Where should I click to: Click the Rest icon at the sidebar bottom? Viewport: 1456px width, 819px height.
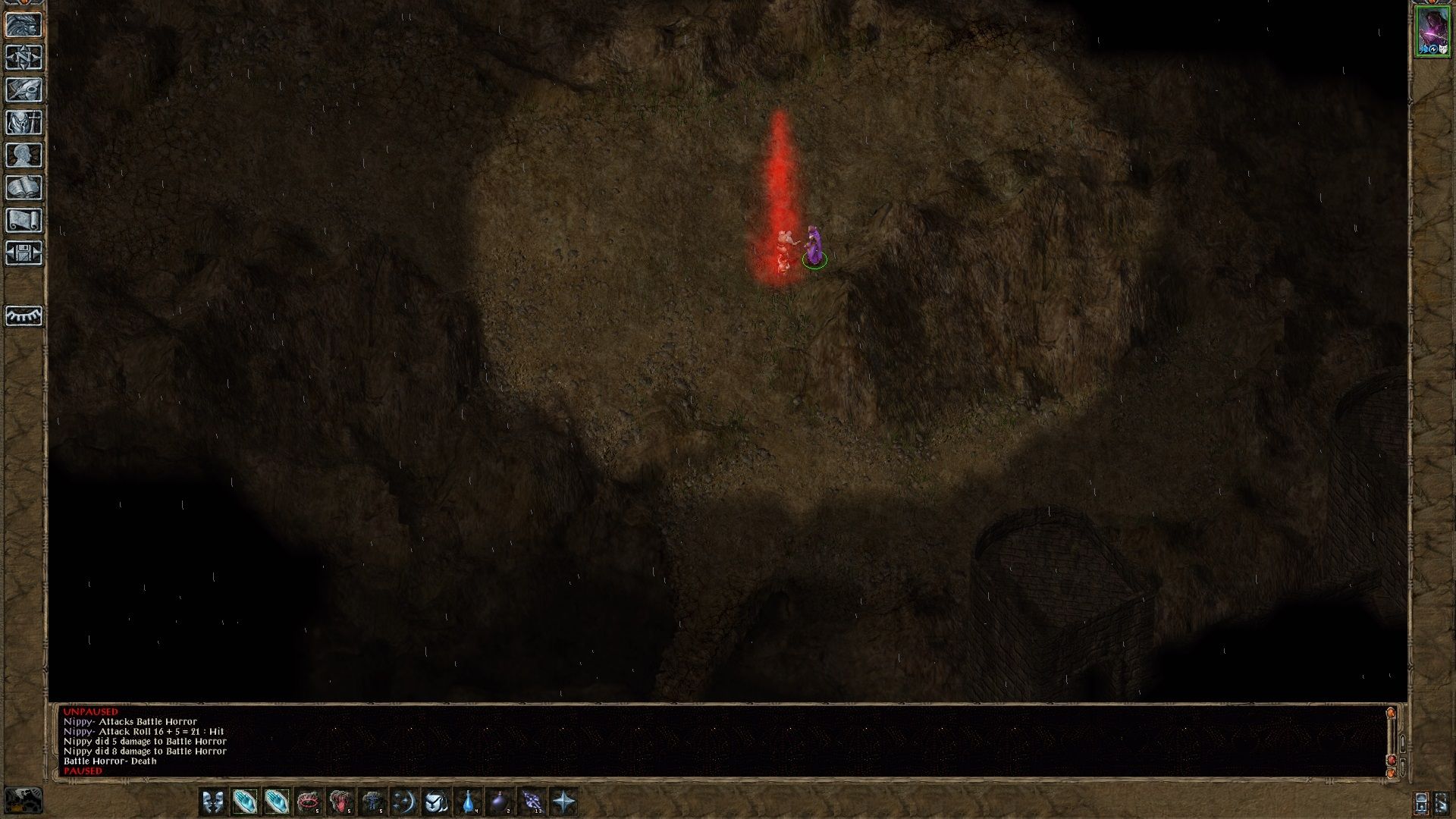click(23, 317)
